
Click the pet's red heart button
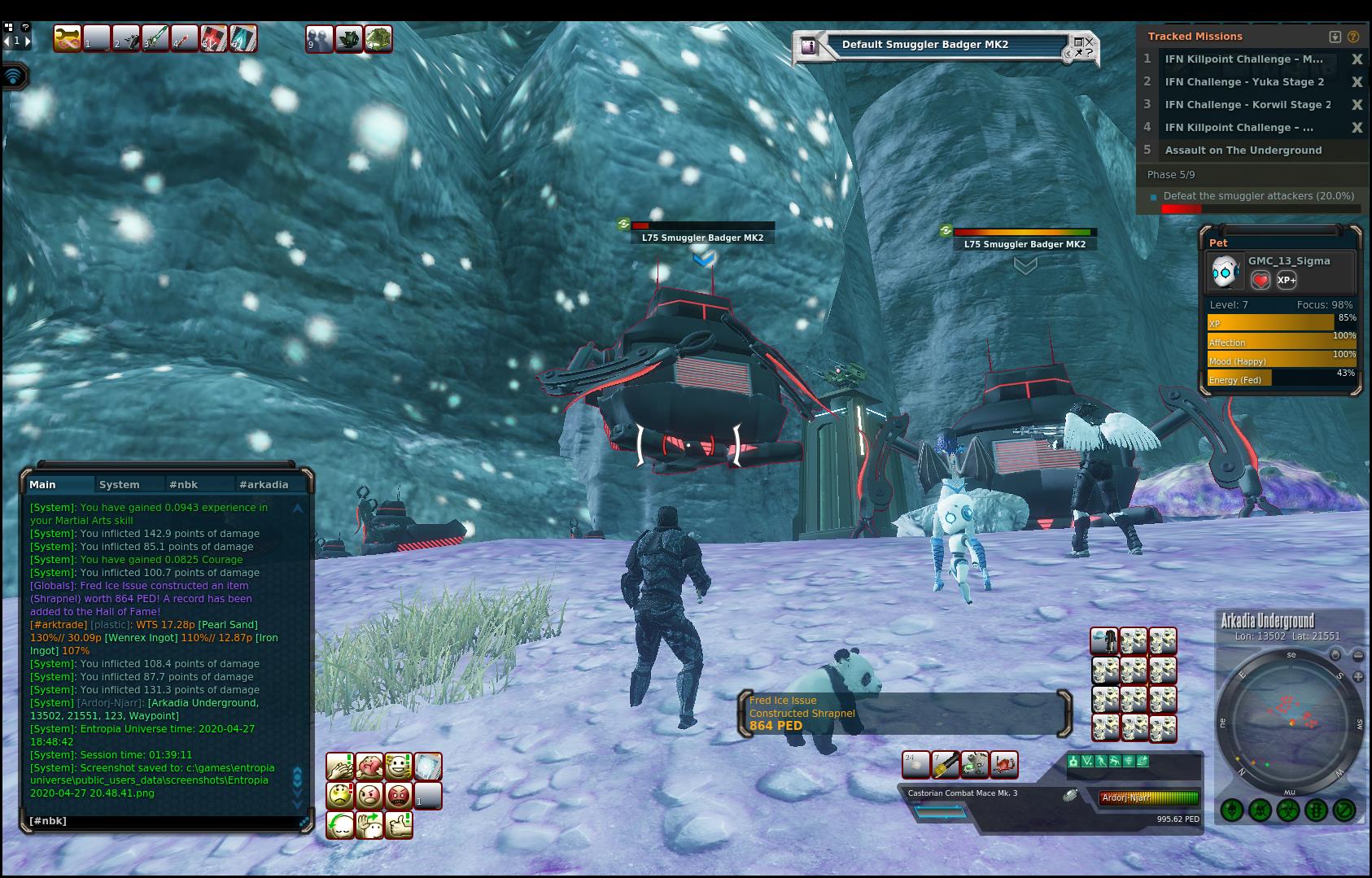tap(1260, 280)
